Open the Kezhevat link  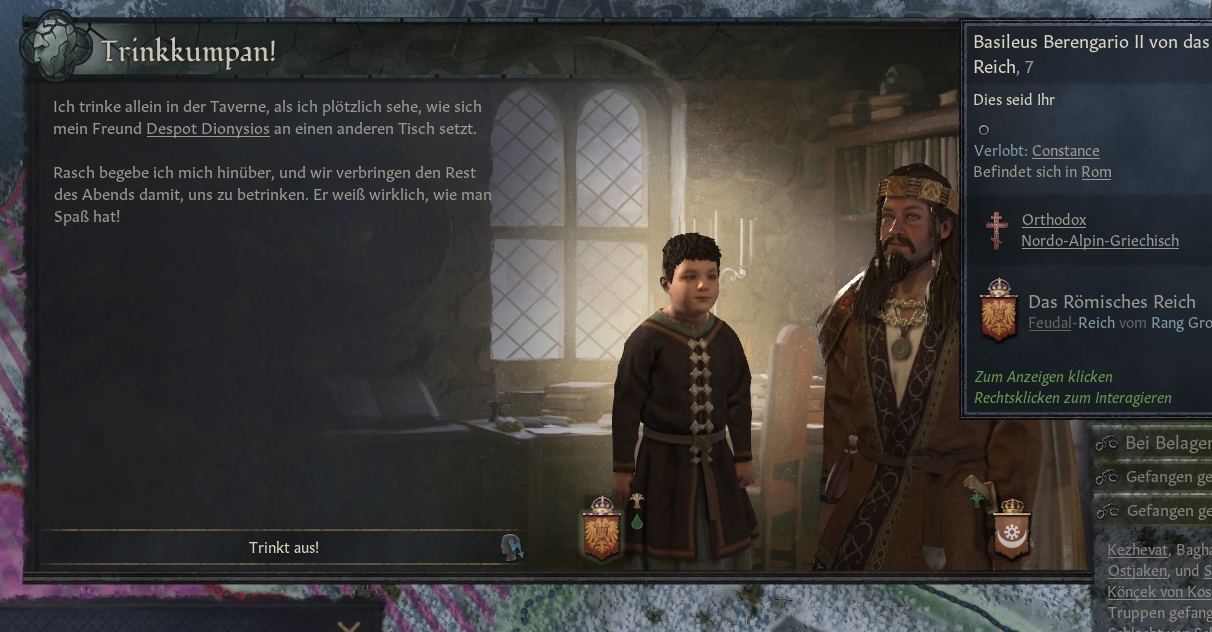(x=1137, y=550)
